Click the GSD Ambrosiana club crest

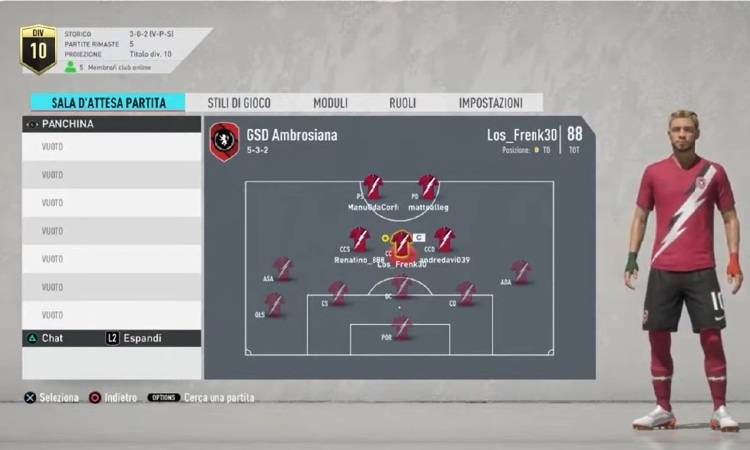pyautogui.click(x=224, y=141)
